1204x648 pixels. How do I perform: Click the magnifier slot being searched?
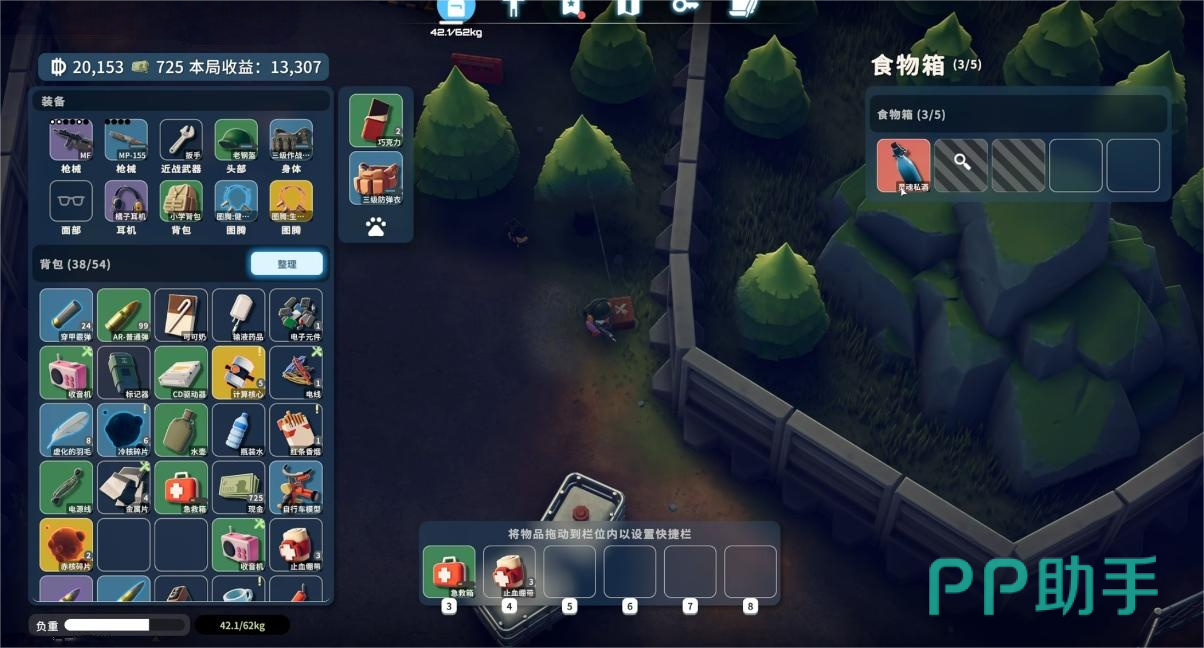(961, 165)
